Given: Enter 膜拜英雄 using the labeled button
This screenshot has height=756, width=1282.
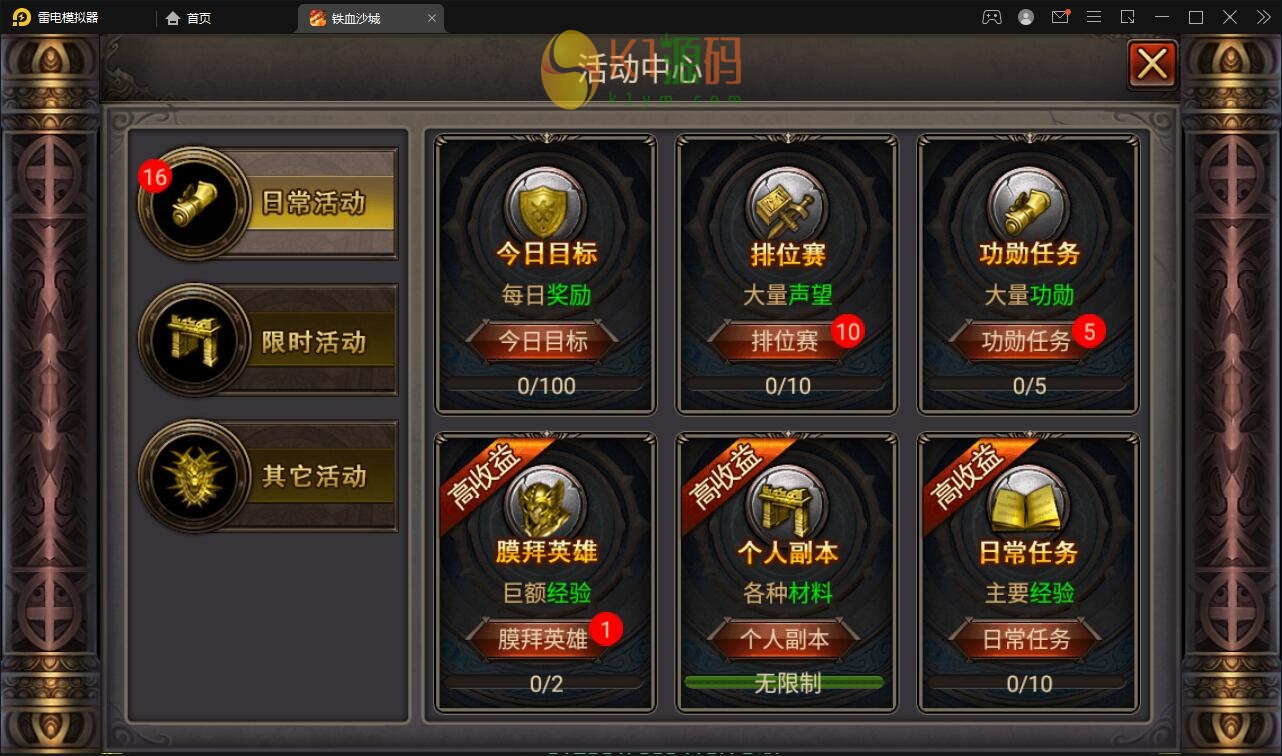Looking at the screenshot, I should 544,639.
